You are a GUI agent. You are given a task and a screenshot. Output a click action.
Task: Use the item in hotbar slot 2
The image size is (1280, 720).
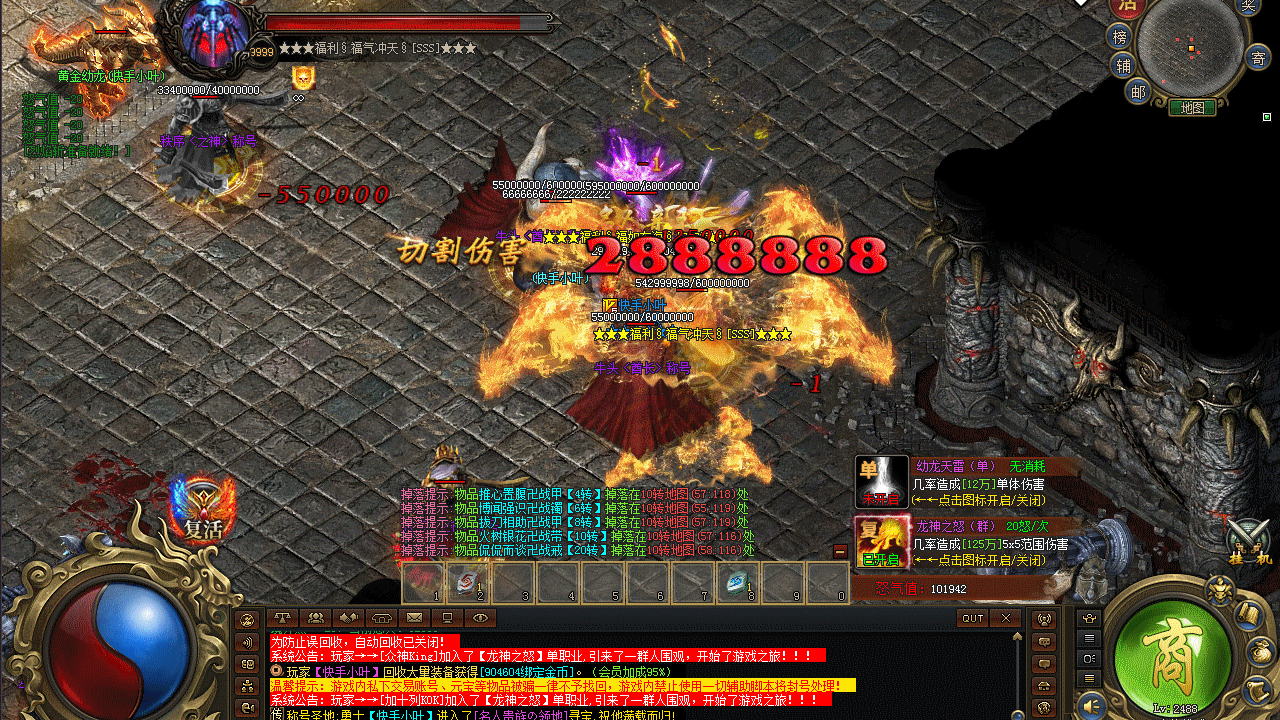tap(467, 582)
